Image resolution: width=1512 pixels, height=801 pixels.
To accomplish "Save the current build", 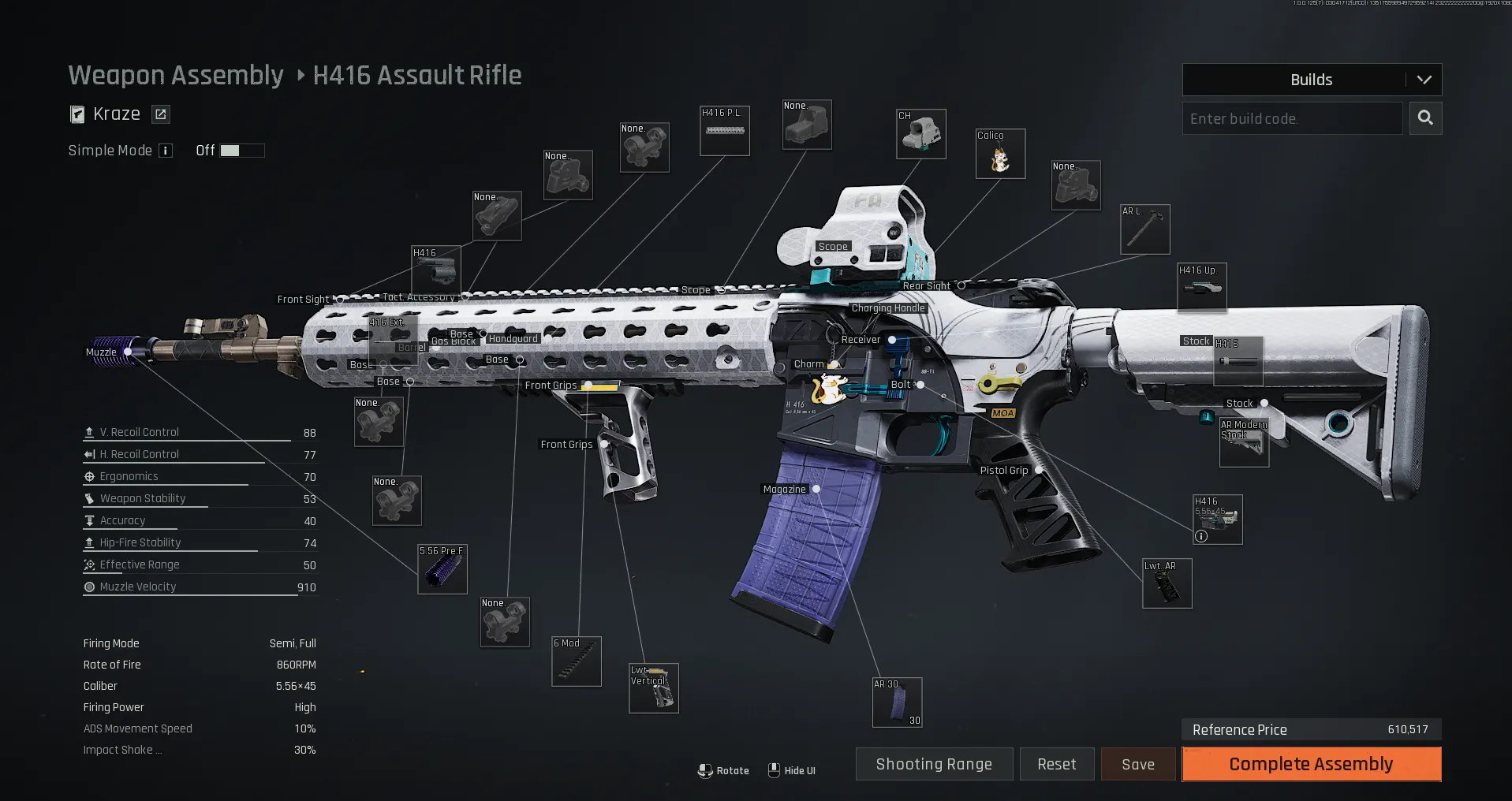I will [1138, 764].
